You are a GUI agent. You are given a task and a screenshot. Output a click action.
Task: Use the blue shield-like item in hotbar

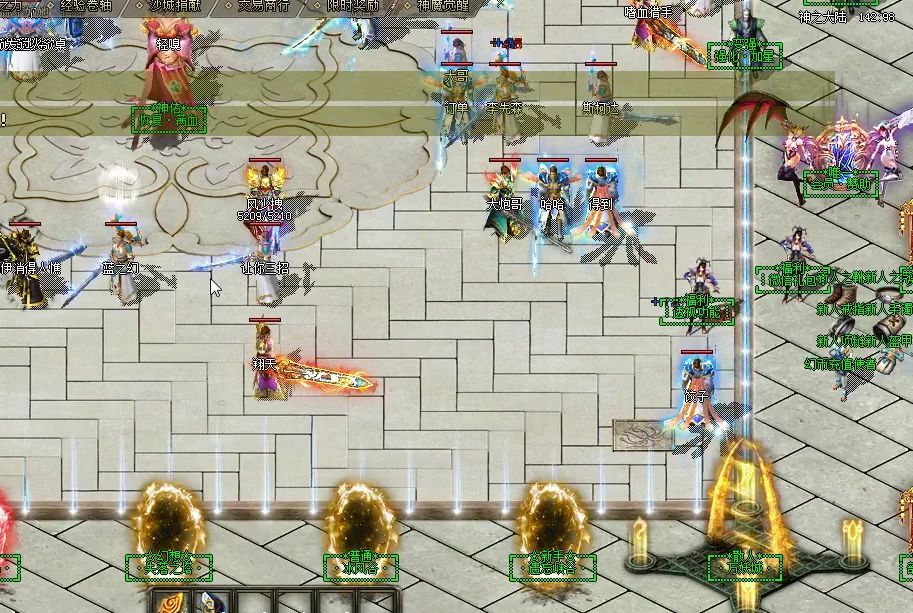211,604
